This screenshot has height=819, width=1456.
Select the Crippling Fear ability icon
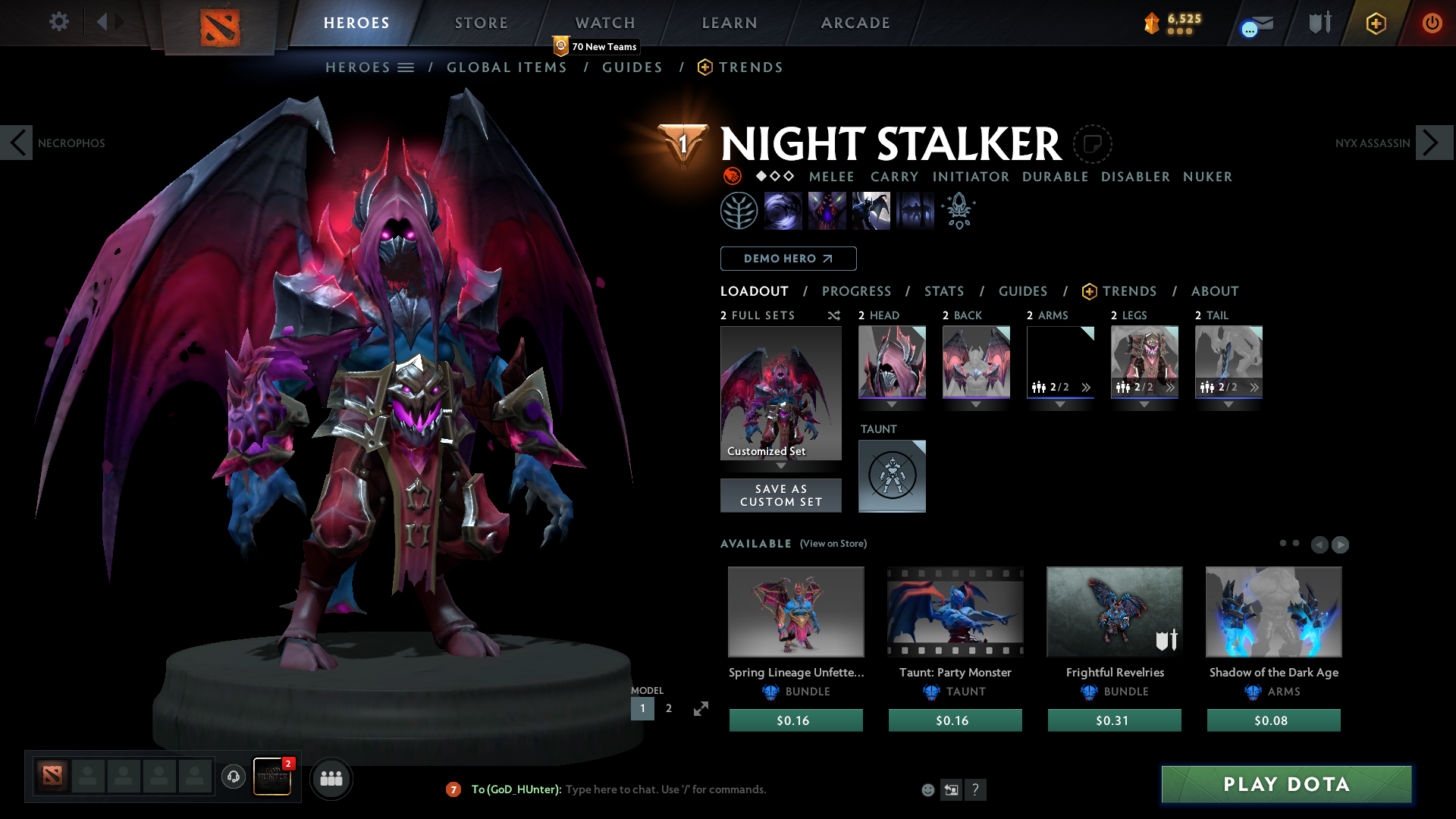tap(827, 210)
